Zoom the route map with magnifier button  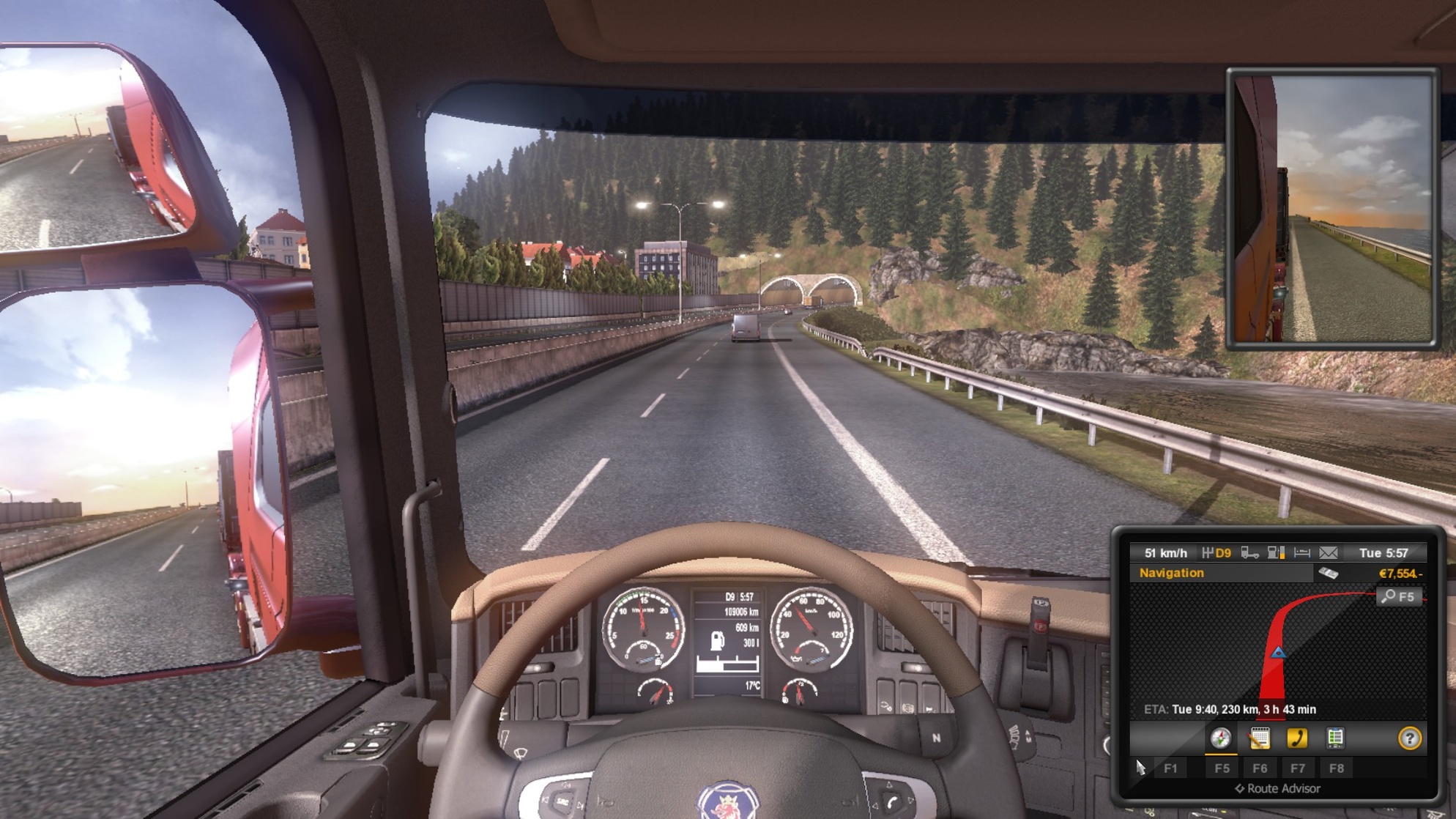pos(1398,597)
